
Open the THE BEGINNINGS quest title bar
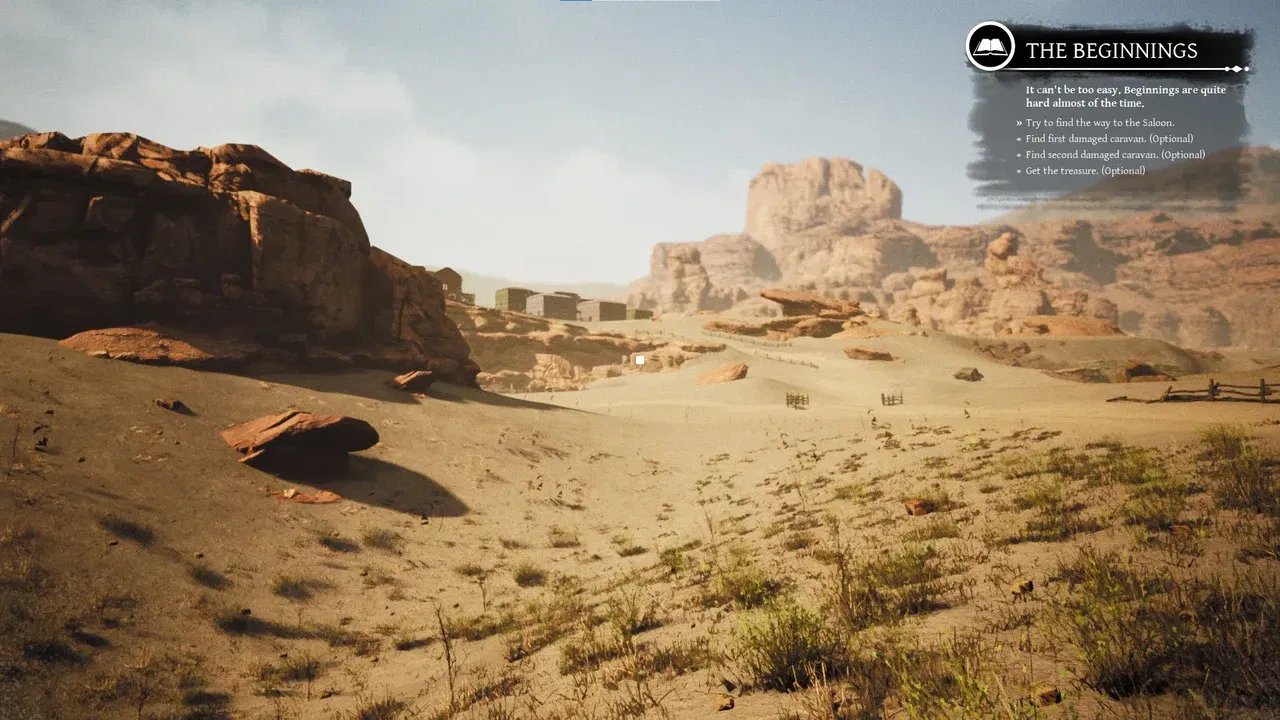coord(1114,49)
